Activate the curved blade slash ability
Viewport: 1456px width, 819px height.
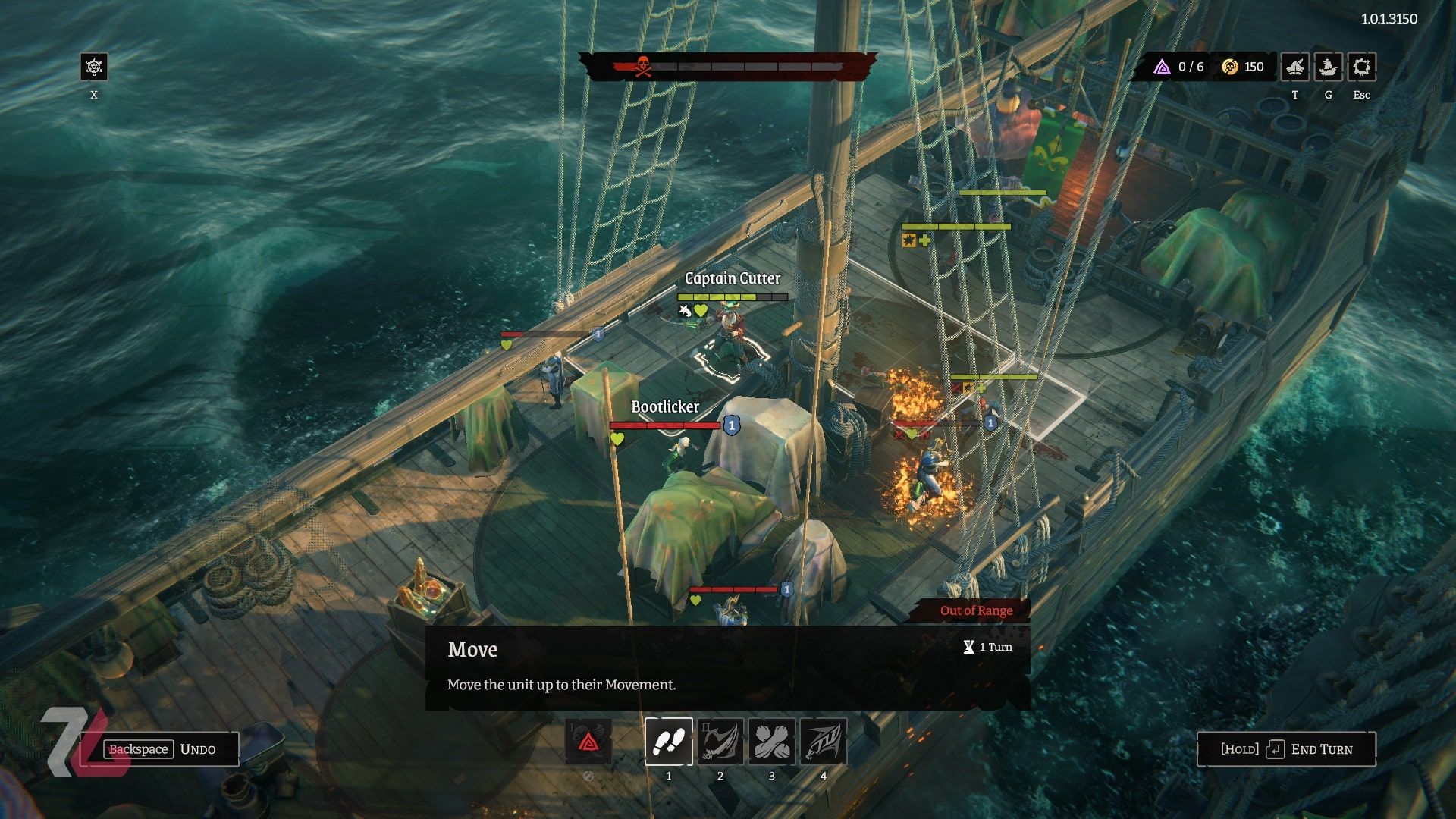click(720, 741)
